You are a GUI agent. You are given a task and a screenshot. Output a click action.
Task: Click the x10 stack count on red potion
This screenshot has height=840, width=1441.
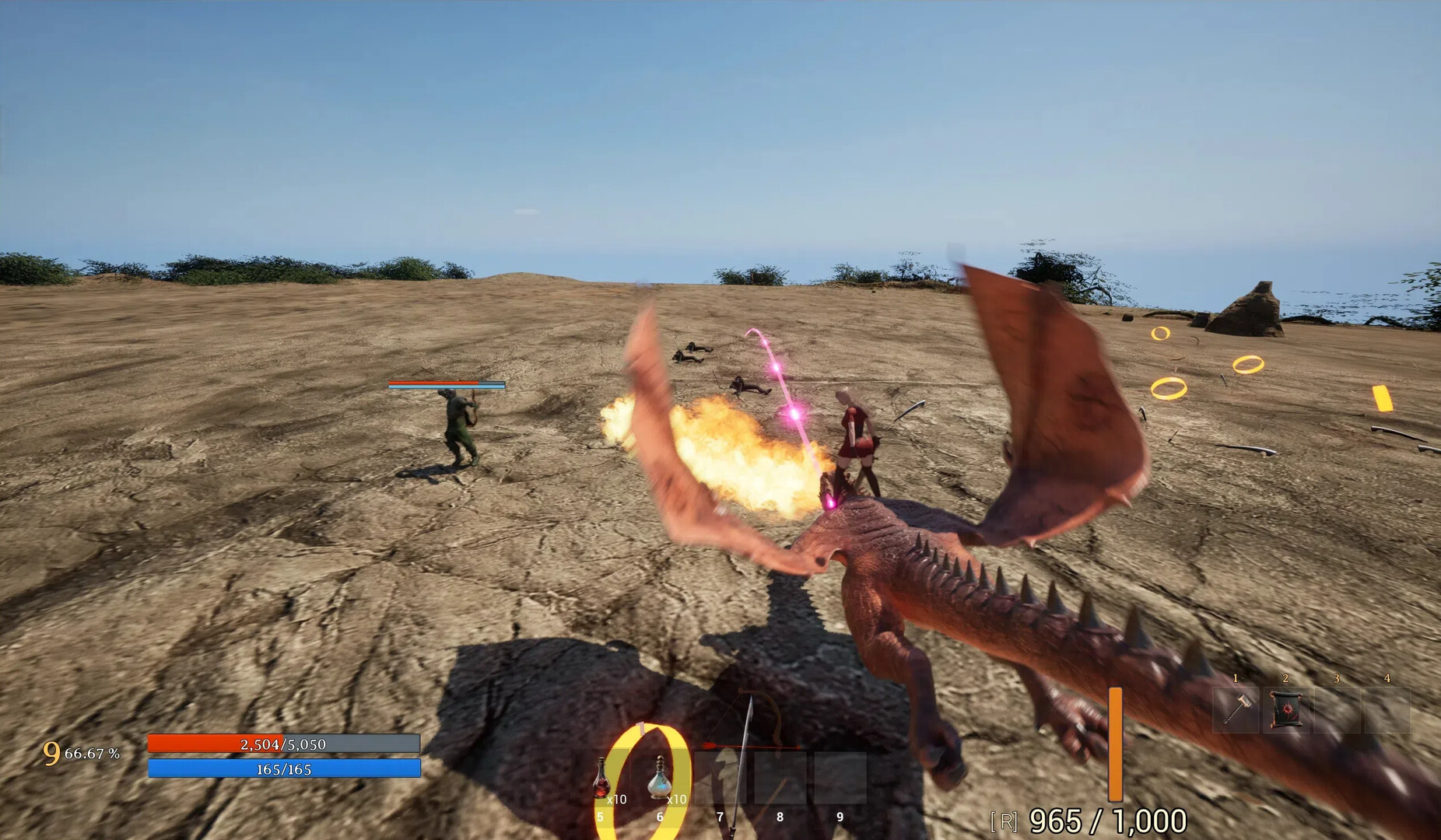pos(617,799)
